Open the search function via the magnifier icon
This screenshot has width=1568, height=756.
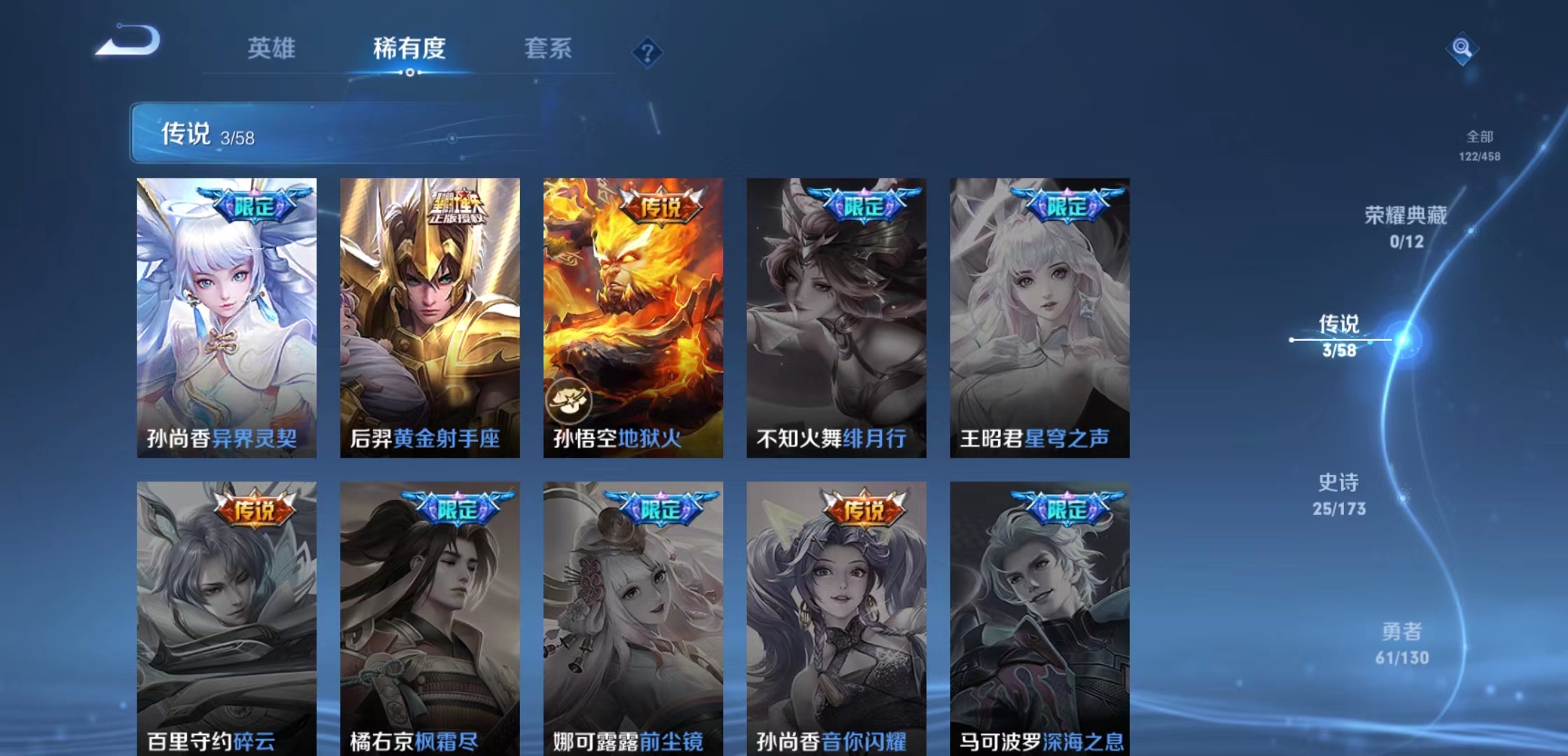(x=1463, y=49)
